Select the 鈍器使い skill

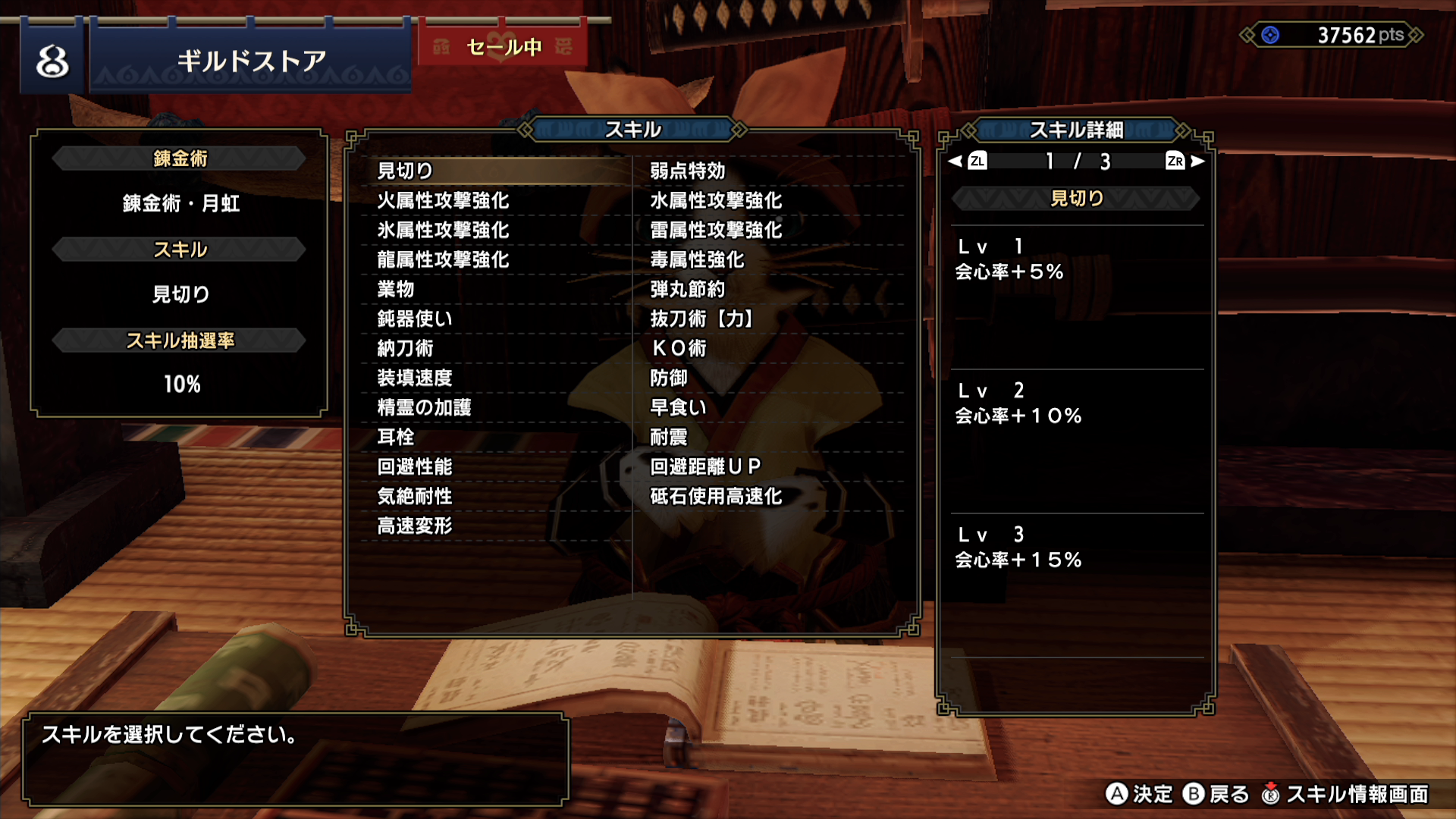click(x=415, y=318)
